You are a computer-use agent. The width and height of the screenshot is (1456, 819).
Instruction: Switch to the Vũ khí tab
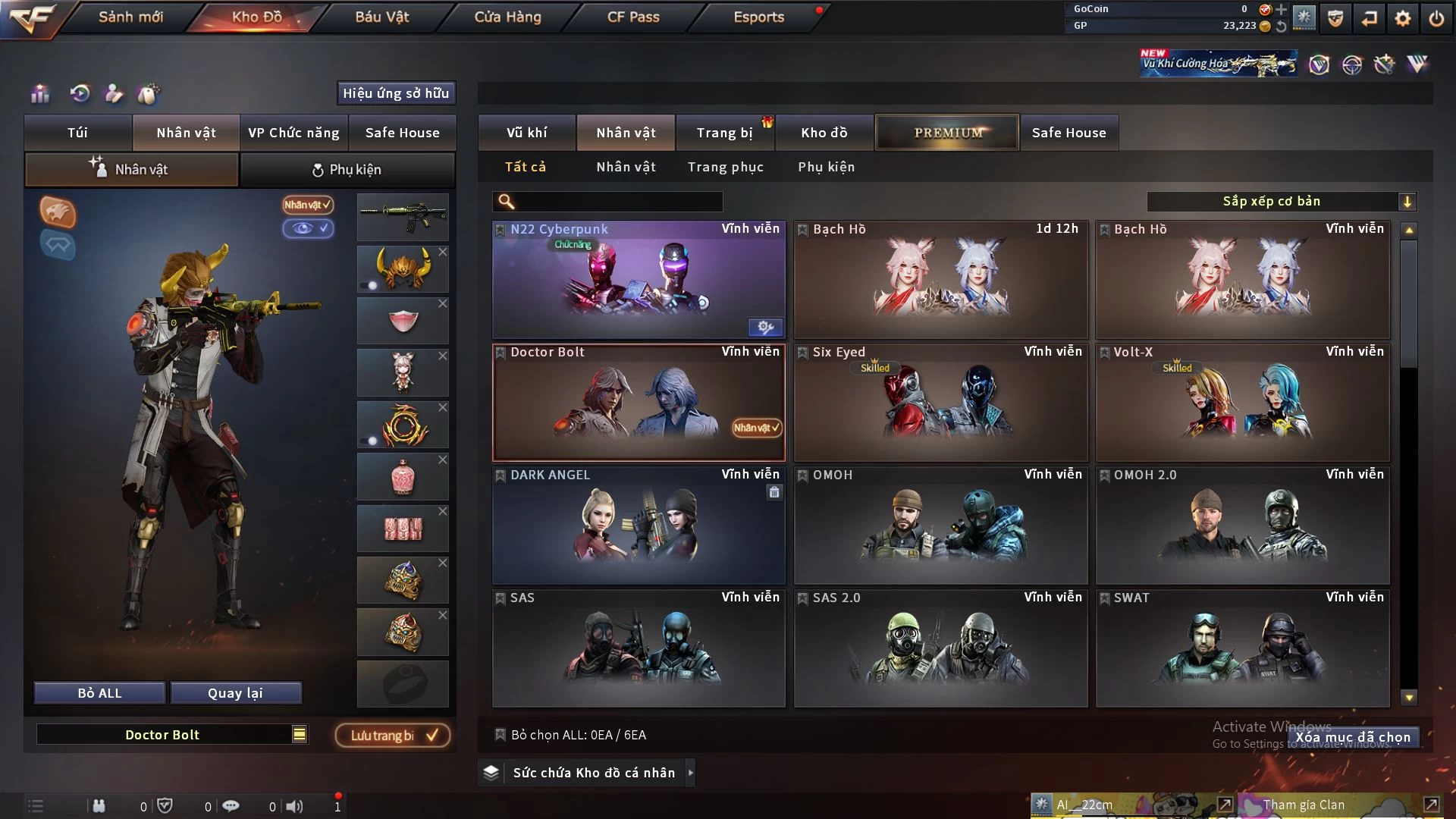pyautogui.click(x=527, y=133)
